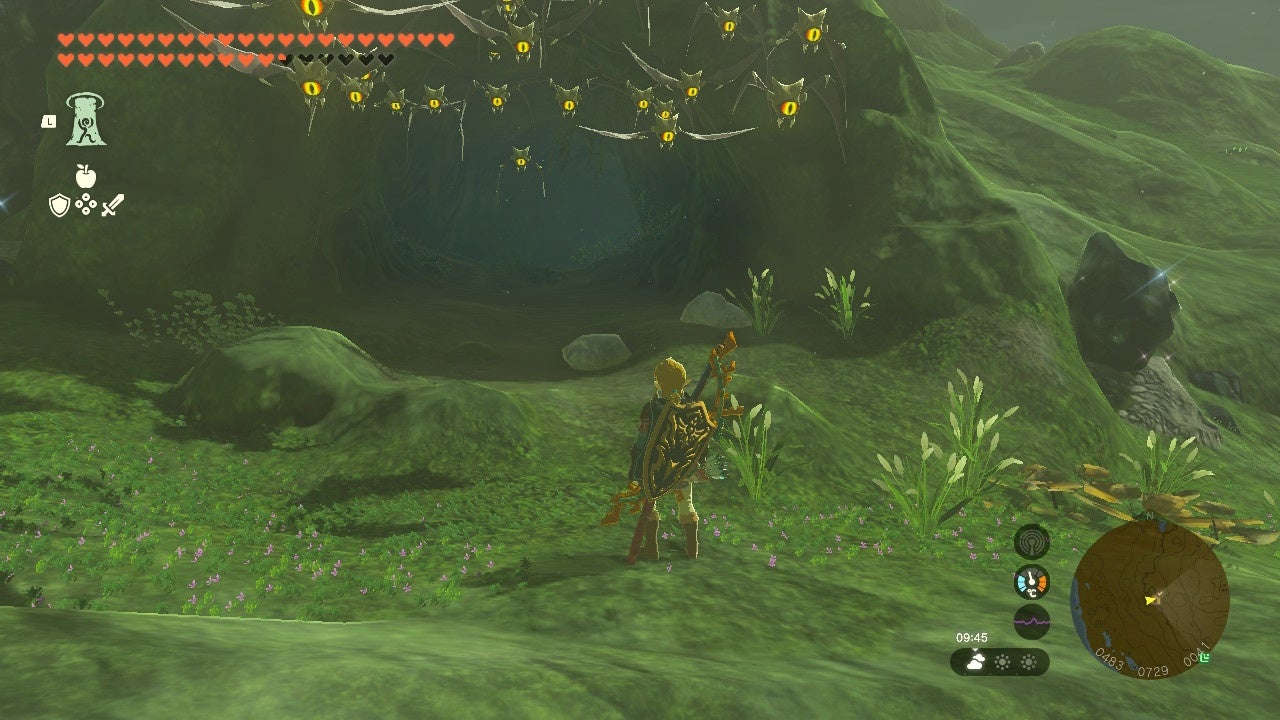Click the north indicator on the minimap
1280x720 pixels.
1148,515
